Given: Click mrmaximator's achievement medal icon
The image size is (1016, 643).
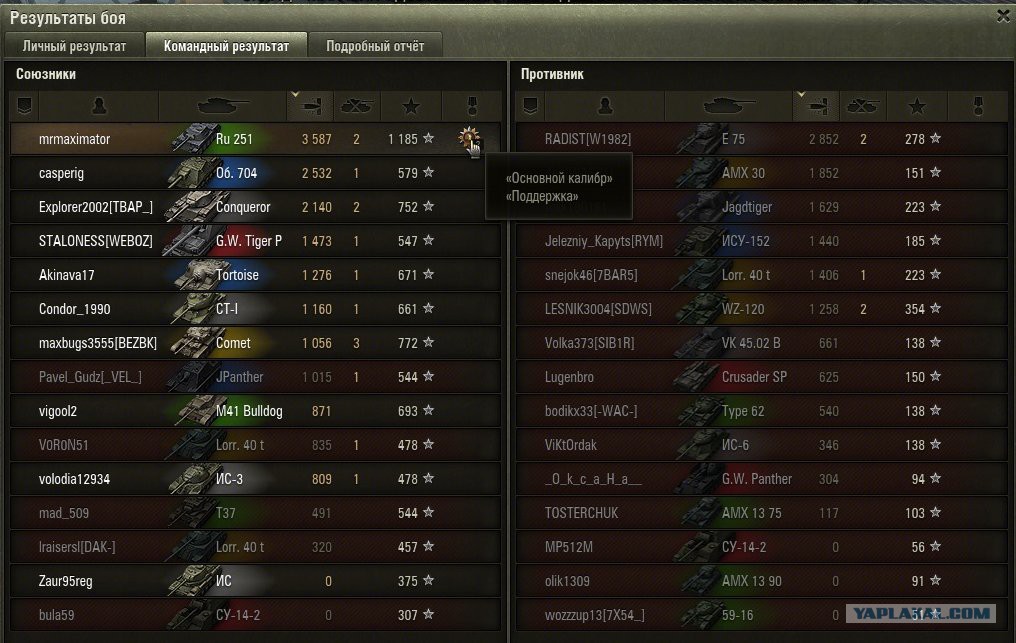Looking at the screenshot, I should [x=468, y=140].
